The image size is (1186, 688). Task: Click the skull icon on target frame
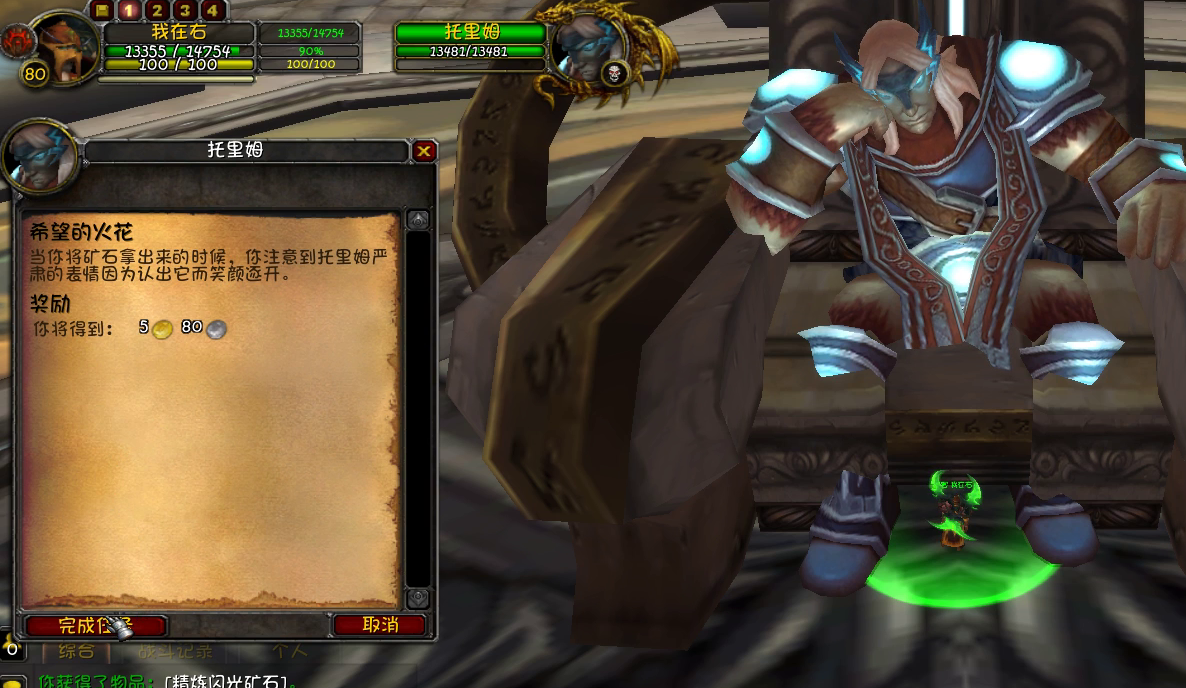(614, 72)
